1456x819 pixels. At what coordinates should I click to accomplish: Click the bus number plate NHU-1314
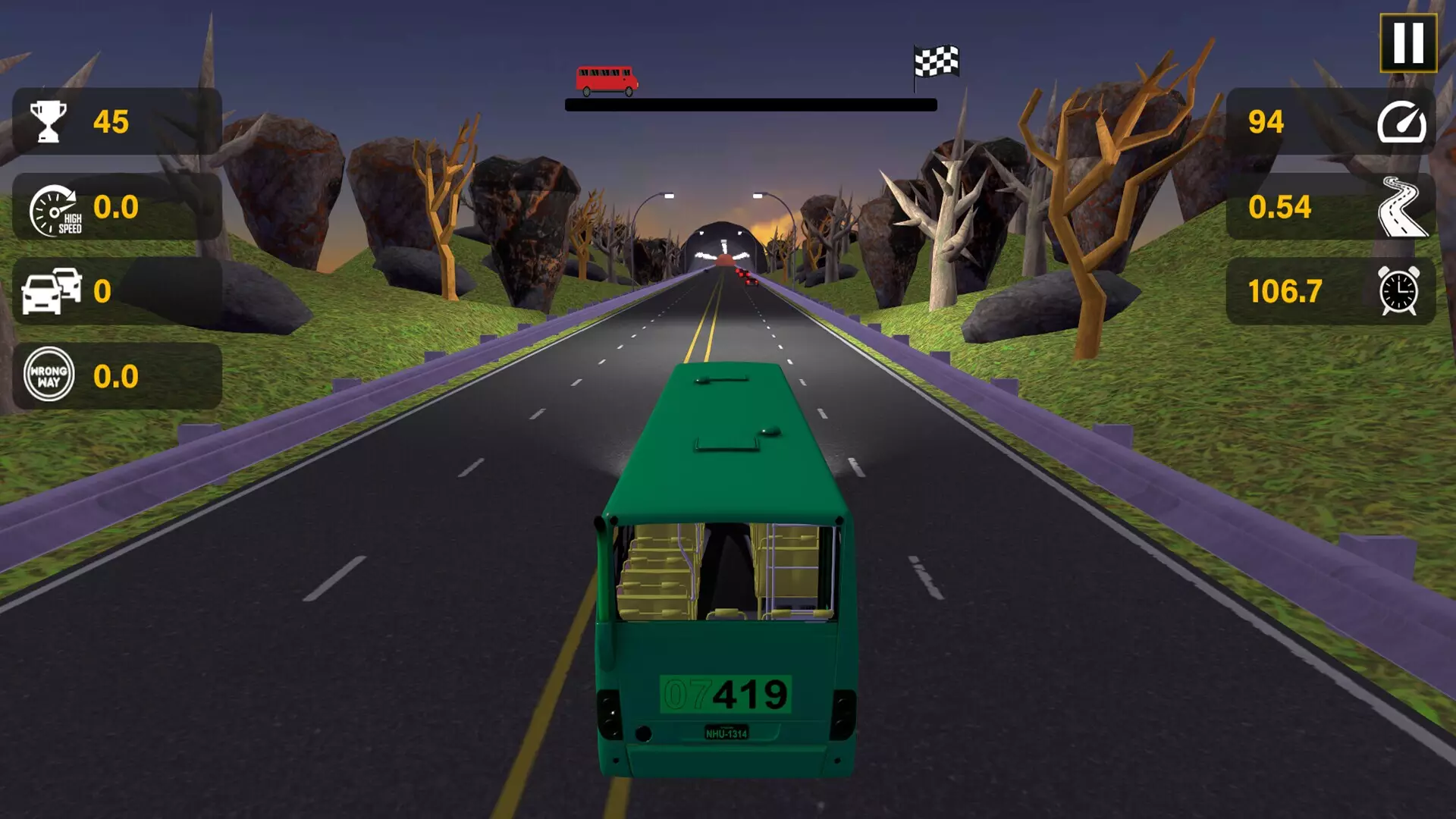(x=729, y=733)
